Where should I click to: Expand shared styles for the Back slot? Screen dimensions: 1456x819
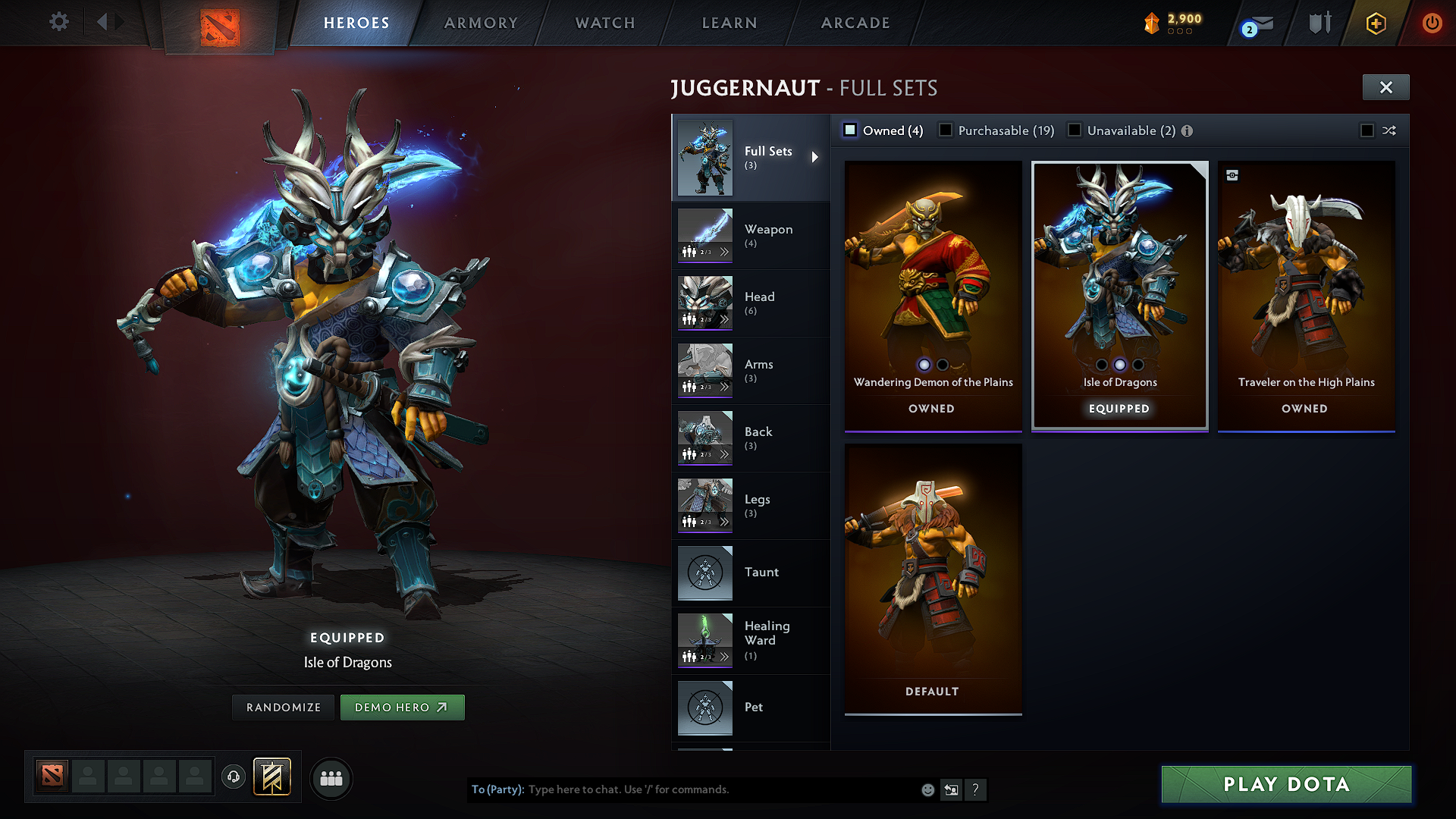pyautogui.click(x=725, y=453)
